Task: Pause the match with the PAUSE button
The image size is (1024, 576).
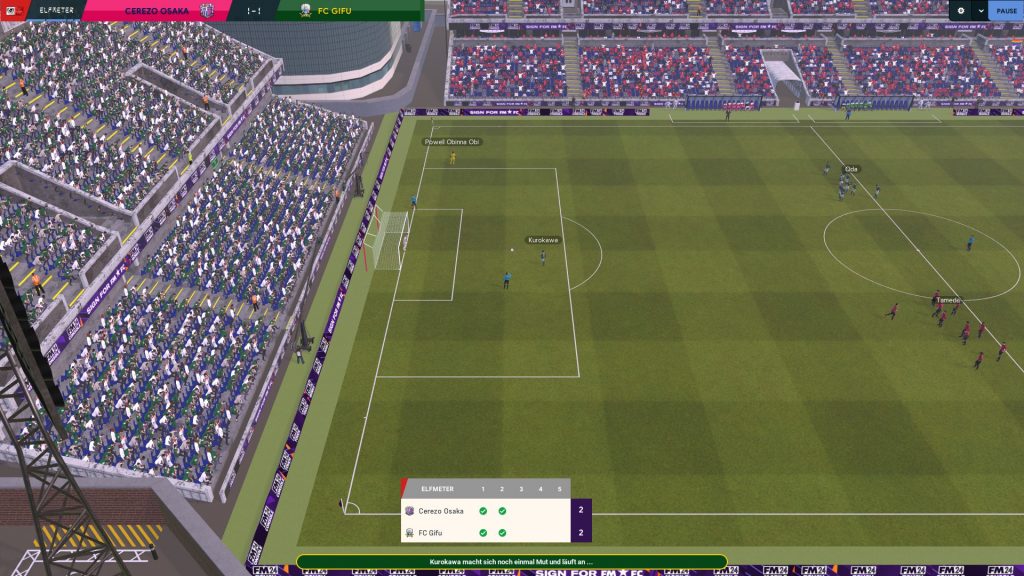Action: pos(1006,10)
